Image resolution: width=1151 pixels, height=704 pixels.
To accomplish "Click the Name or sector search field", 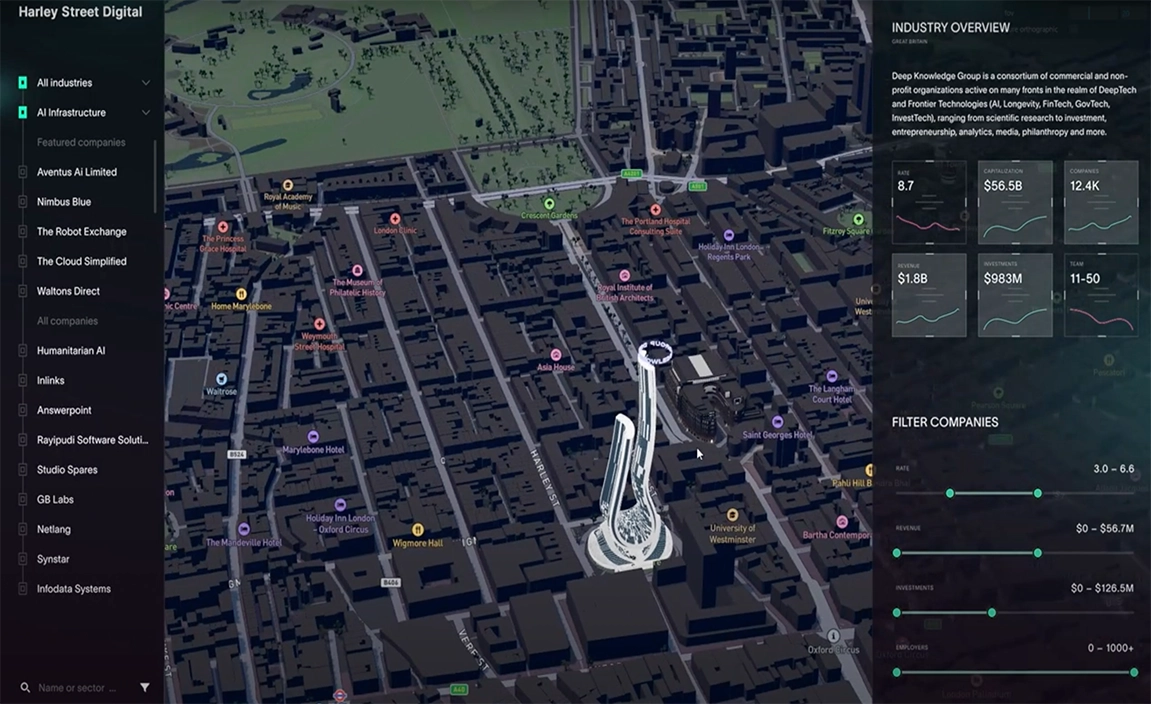I will coord(78,688).
